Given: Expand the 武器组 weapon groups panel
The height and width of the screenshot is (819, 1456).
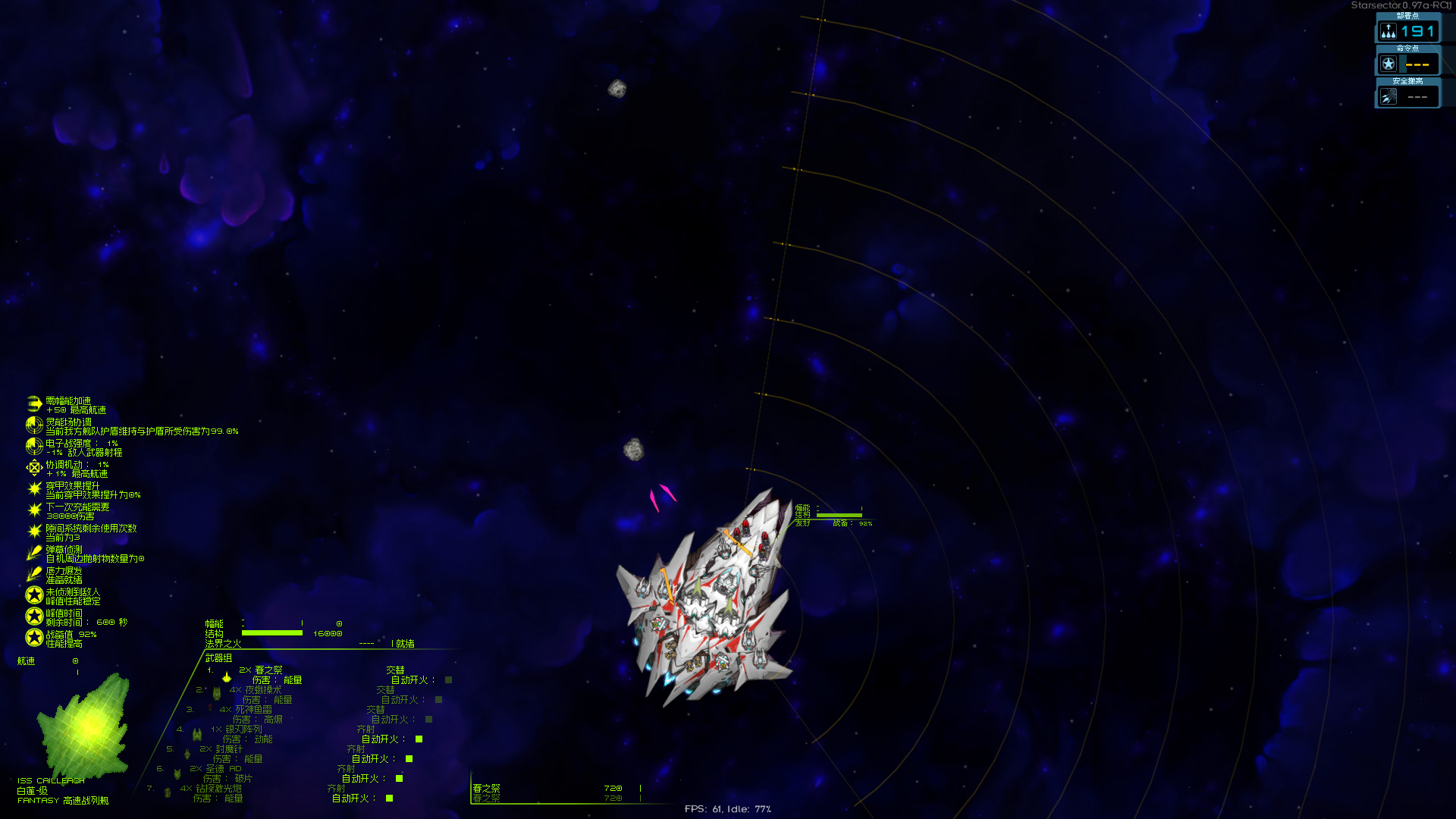Looking at the screenshot, I should (x=218, y=657).
